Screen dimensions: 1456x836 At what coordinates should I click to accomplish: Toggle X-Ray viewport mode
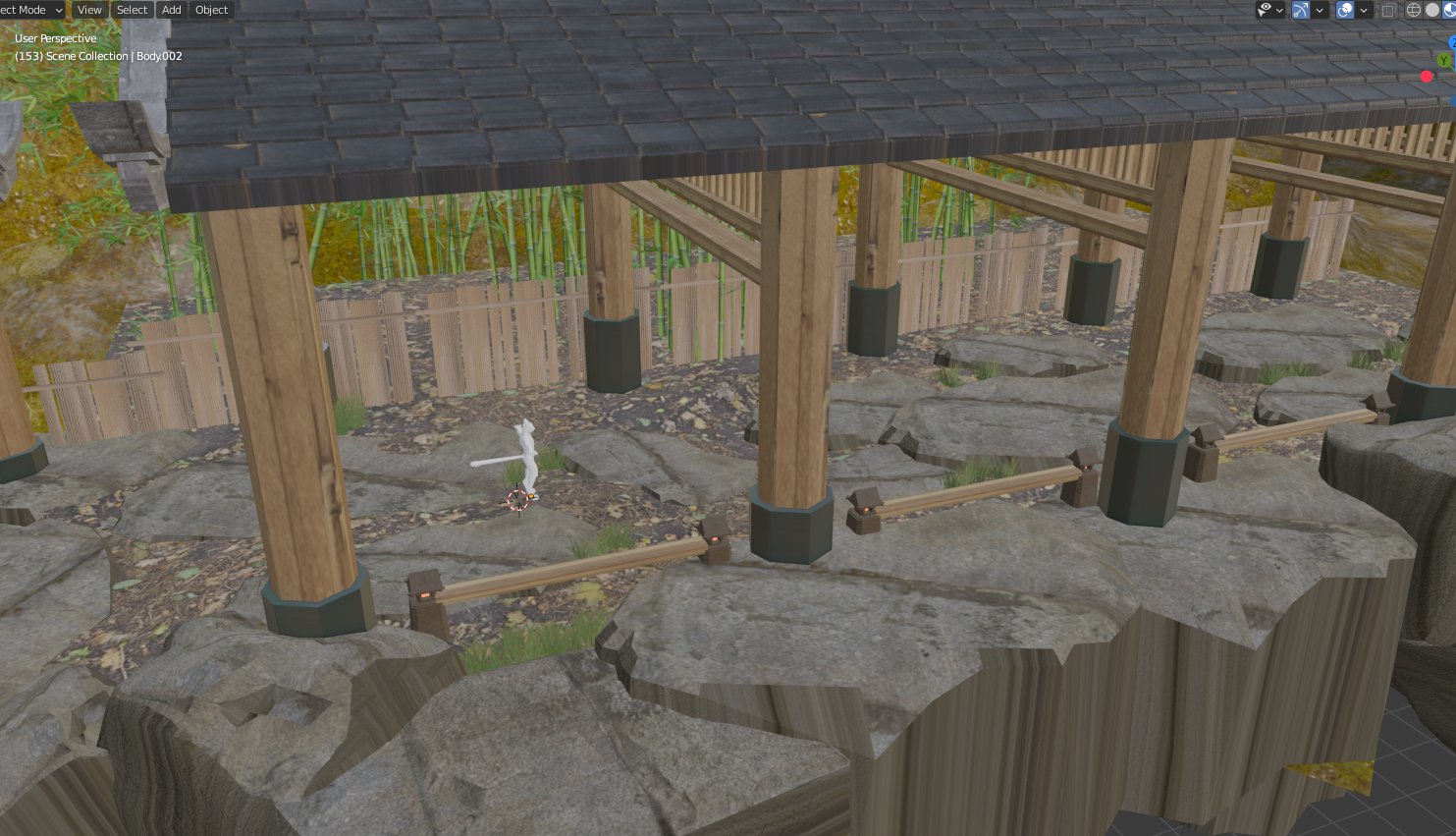coord(1387,10)
